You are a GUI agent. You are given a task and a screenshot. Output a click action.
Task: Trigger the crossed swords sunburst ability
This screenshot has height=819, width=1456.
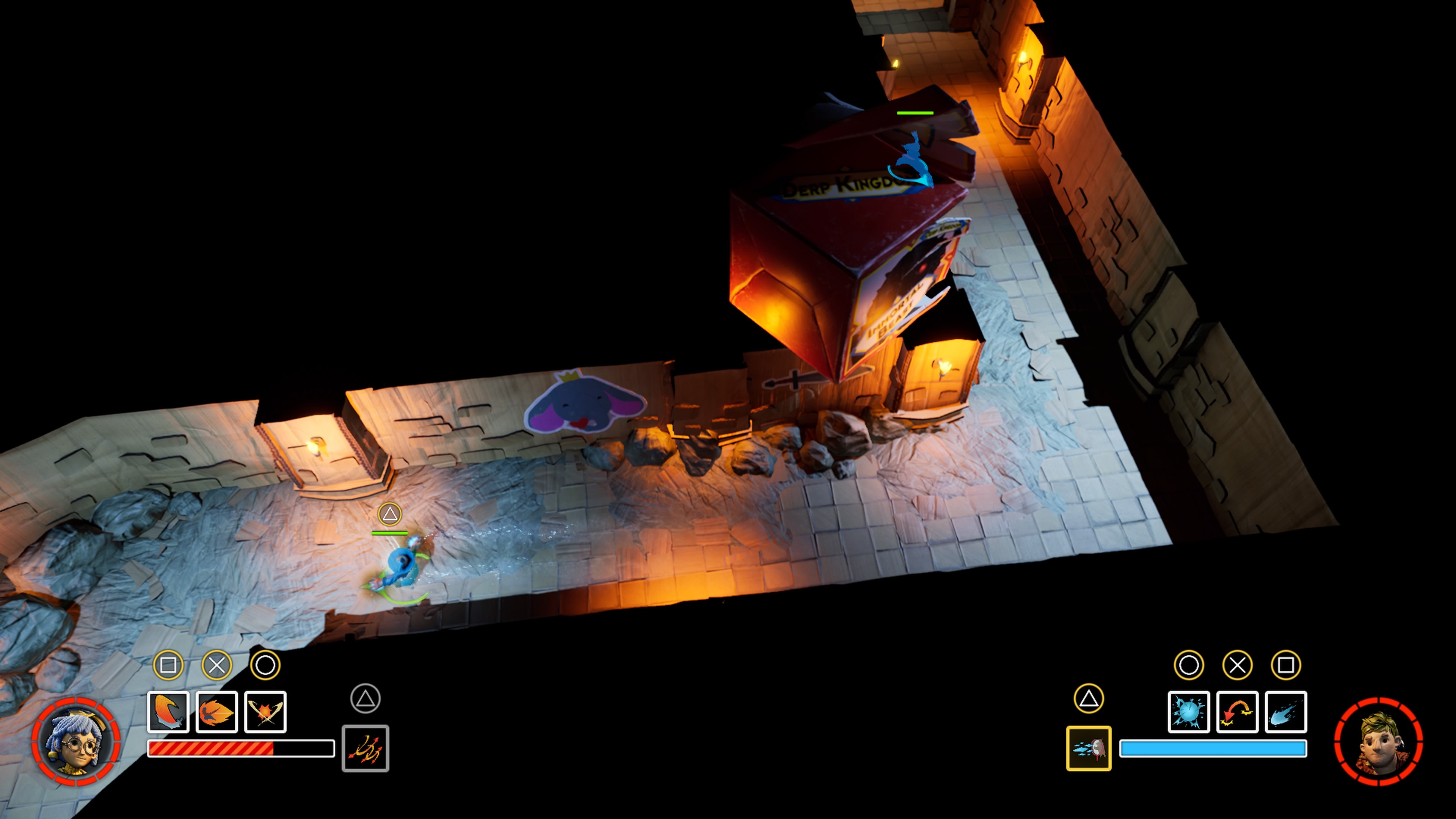point(266,712)
